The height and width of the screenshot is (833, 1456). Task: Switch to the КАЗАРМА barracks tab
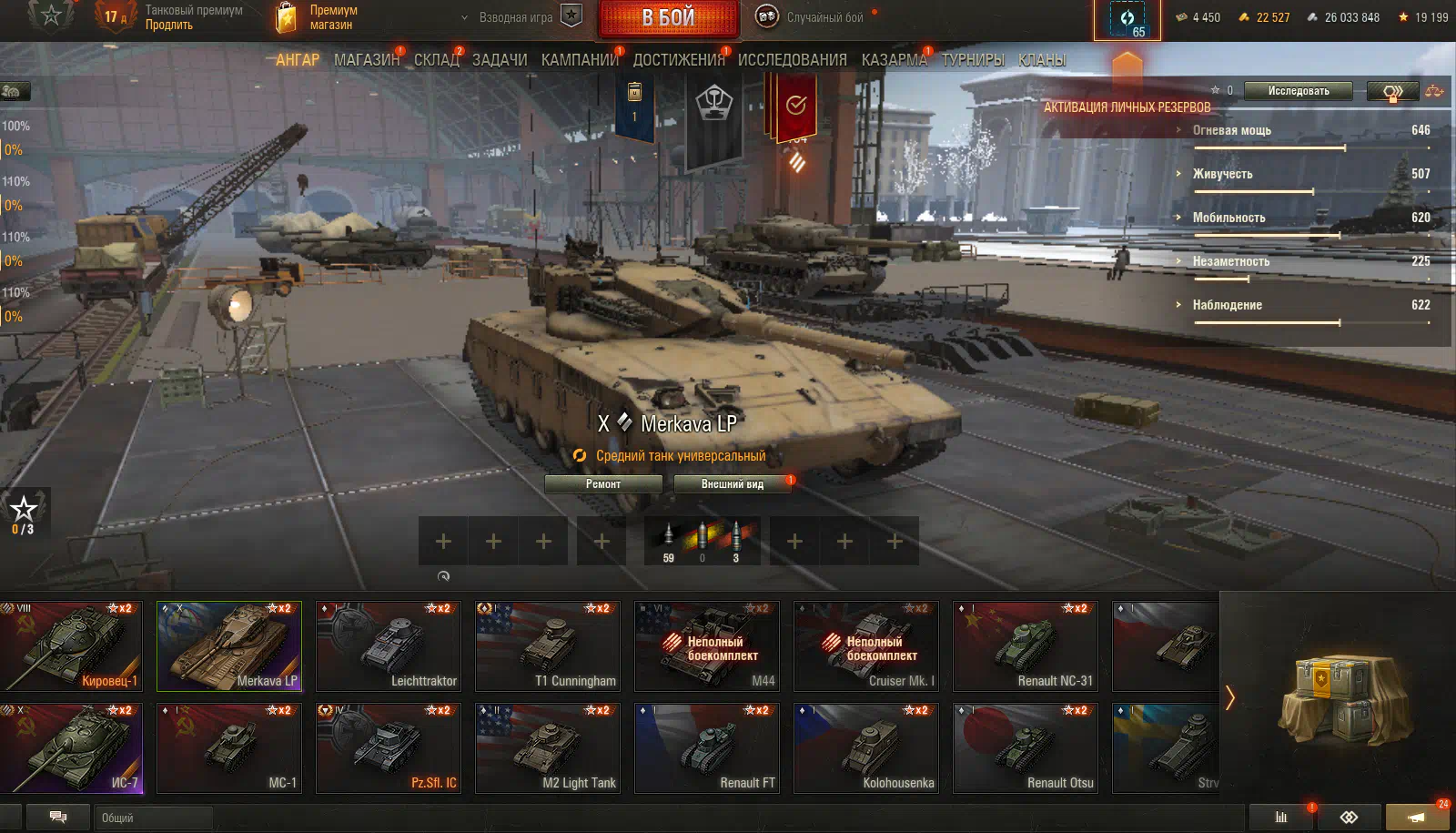tap(894, 60)
